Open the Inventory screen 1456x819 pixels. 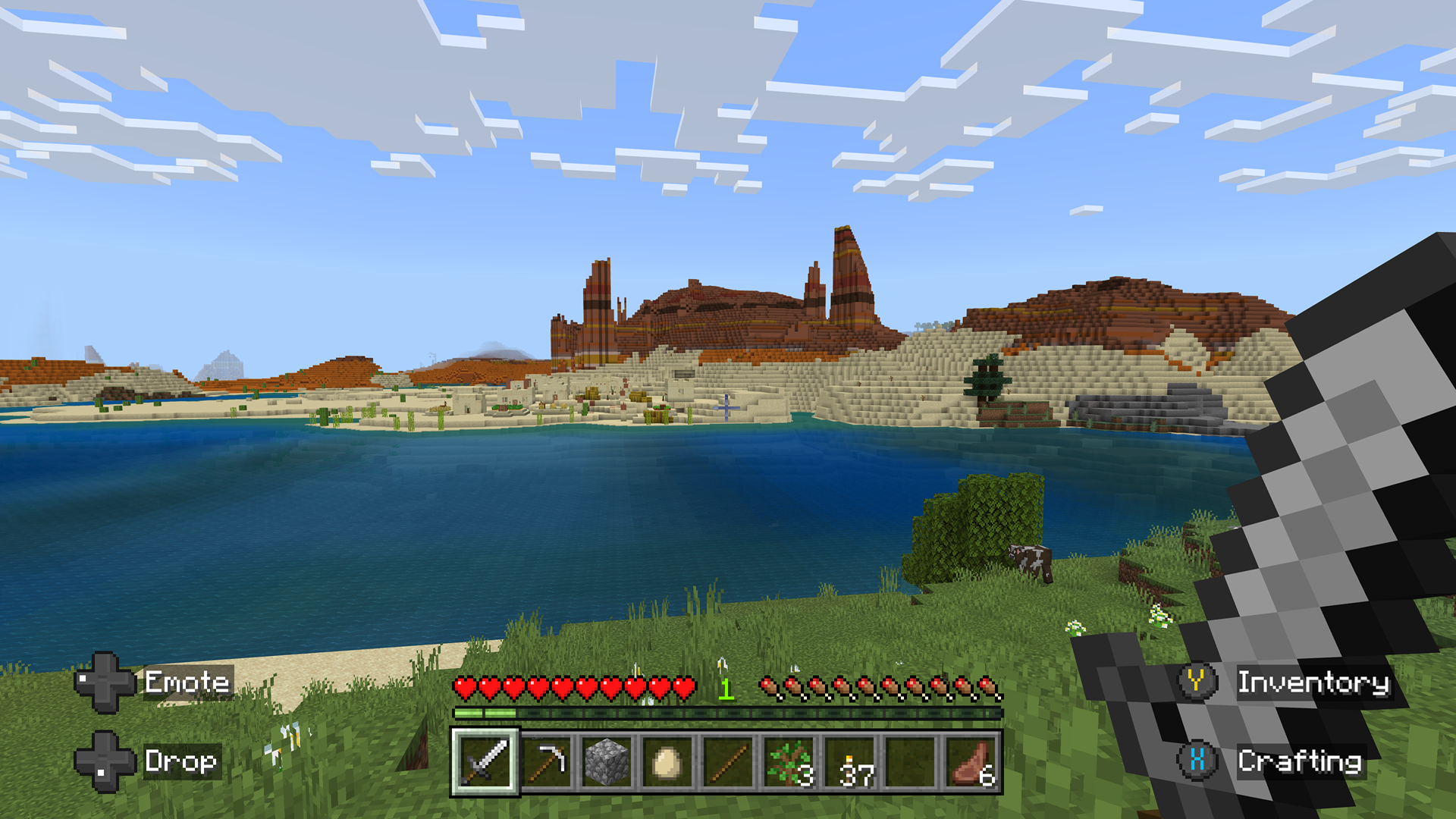click(x=1314, y=683)
